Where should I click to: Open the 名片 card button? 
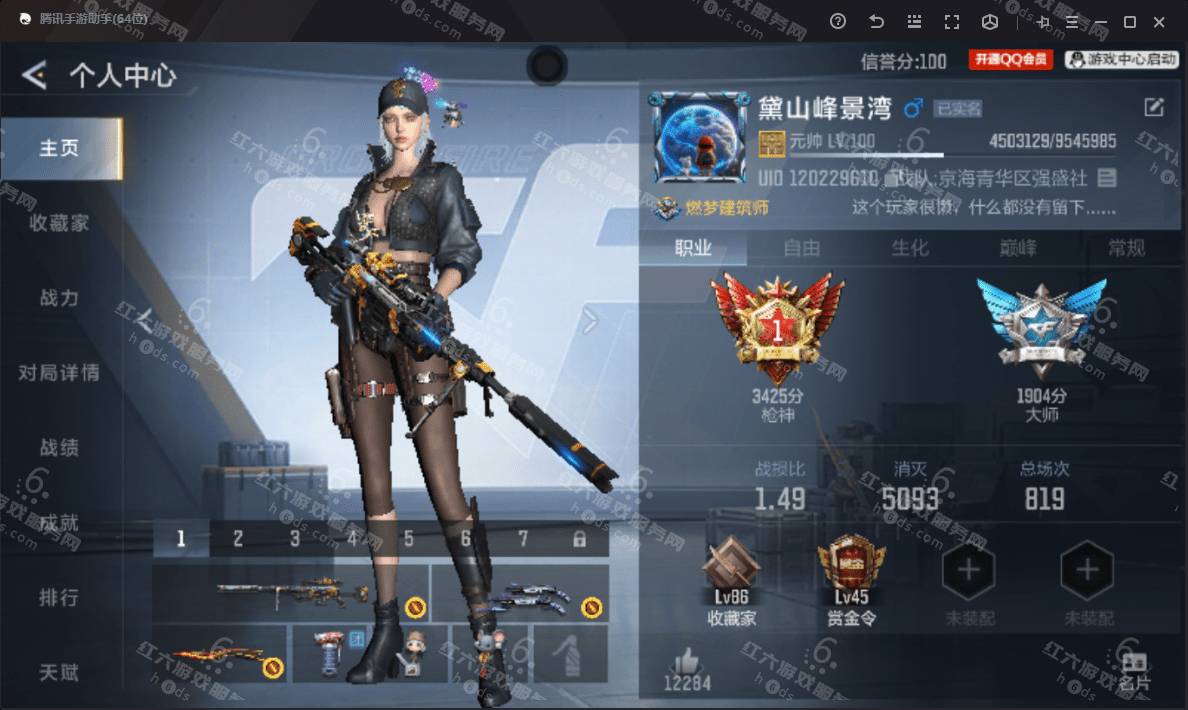[x=1134, y=671]
